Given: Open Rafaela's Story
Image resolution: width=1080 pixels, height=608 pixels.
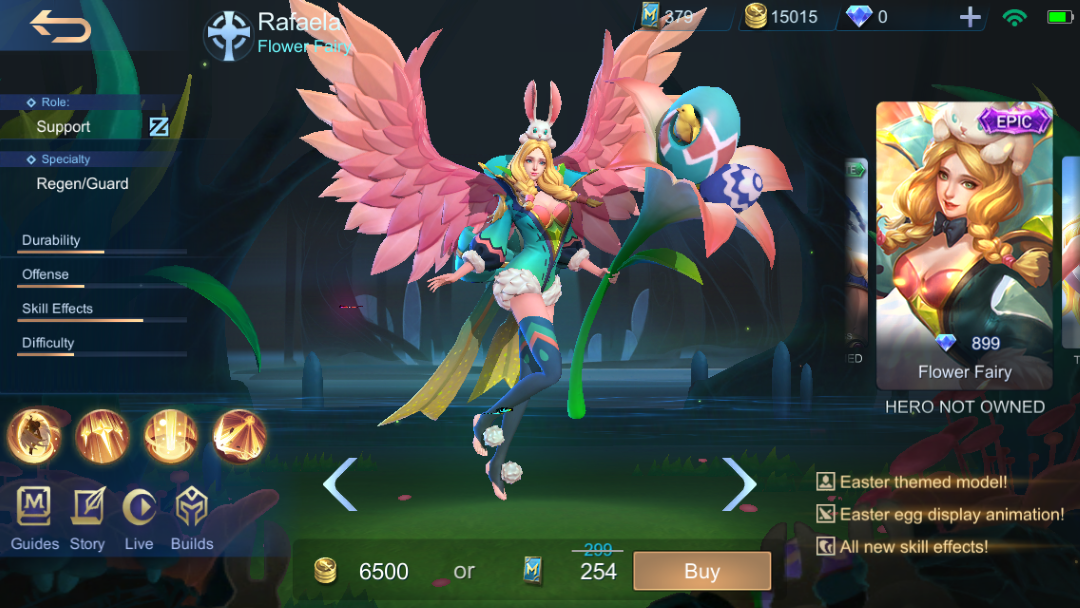Looking at the screenshot, I should (87, 518).
